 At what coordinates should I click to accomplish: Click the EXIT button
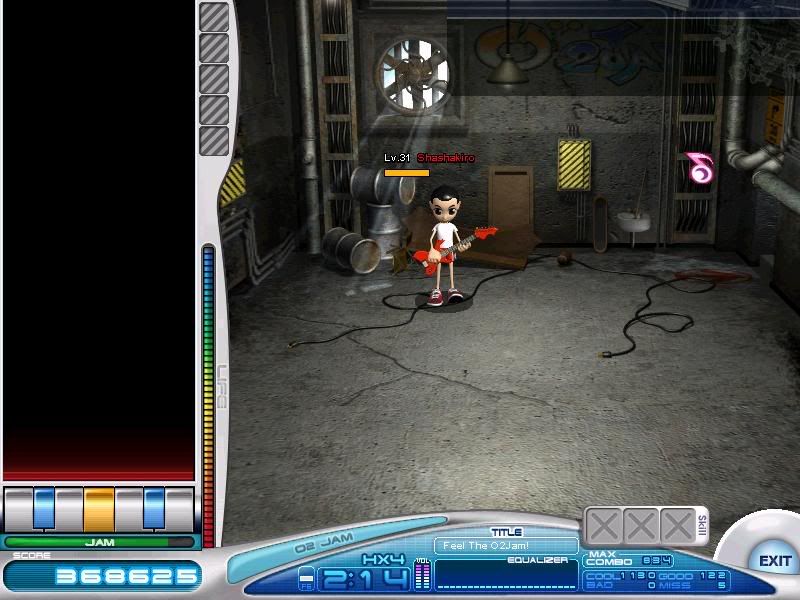(x=774, y=561)
